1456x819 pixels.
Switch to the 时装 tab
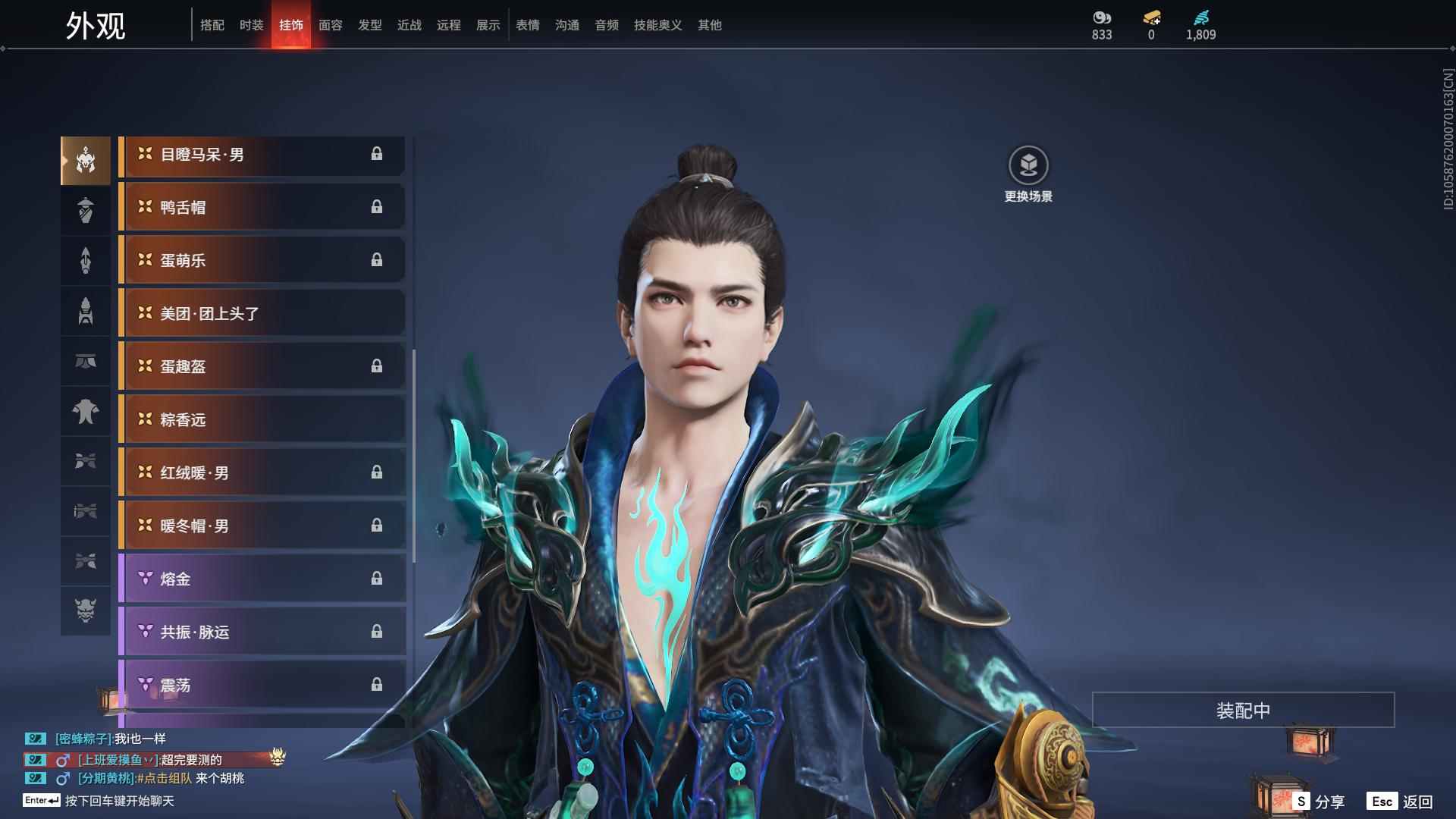pyautogui.click(x=251, y=25)
